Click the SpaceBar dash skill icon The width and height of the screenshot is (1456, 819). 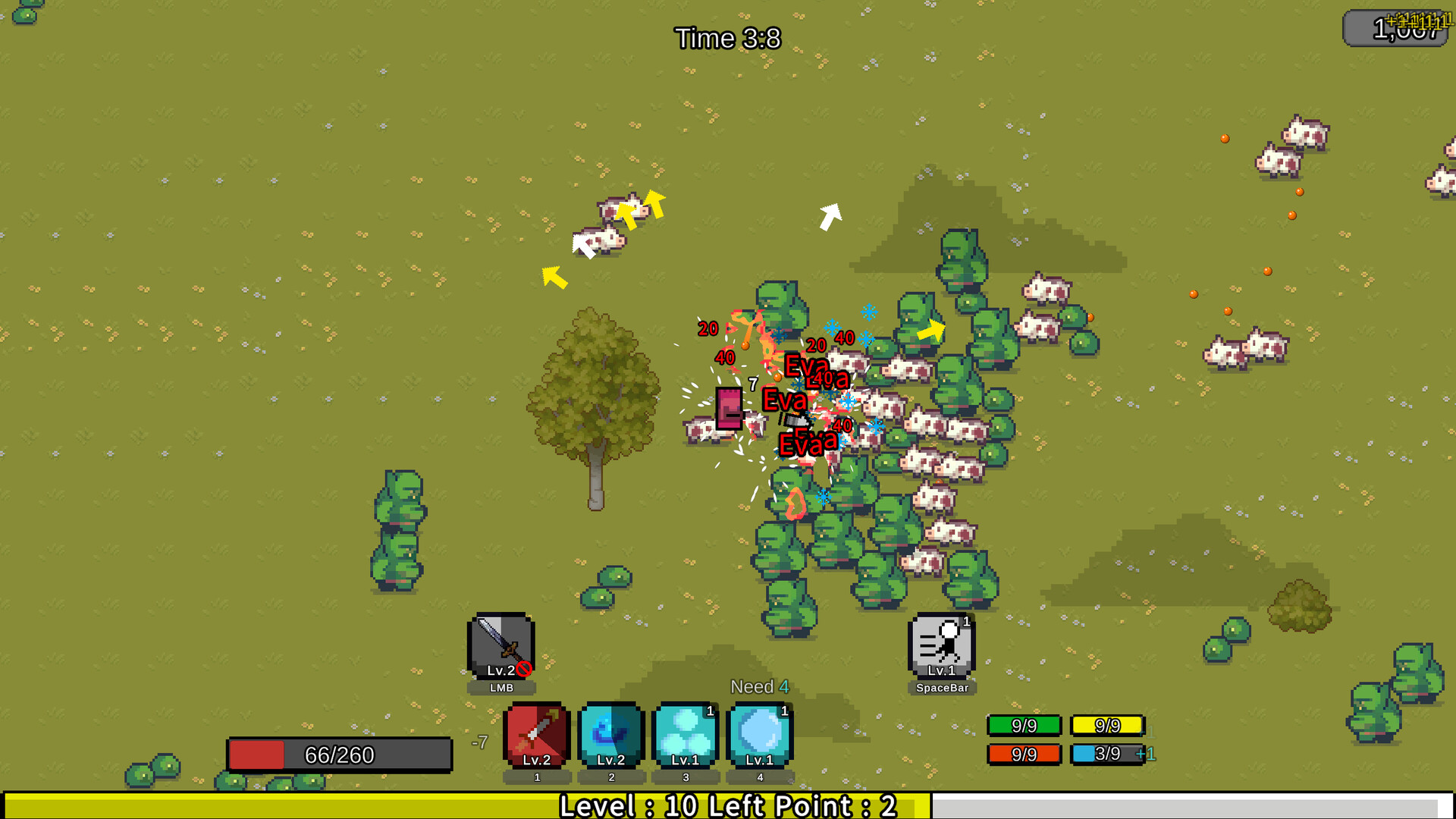pyautogui.click(x=942, y=645)
